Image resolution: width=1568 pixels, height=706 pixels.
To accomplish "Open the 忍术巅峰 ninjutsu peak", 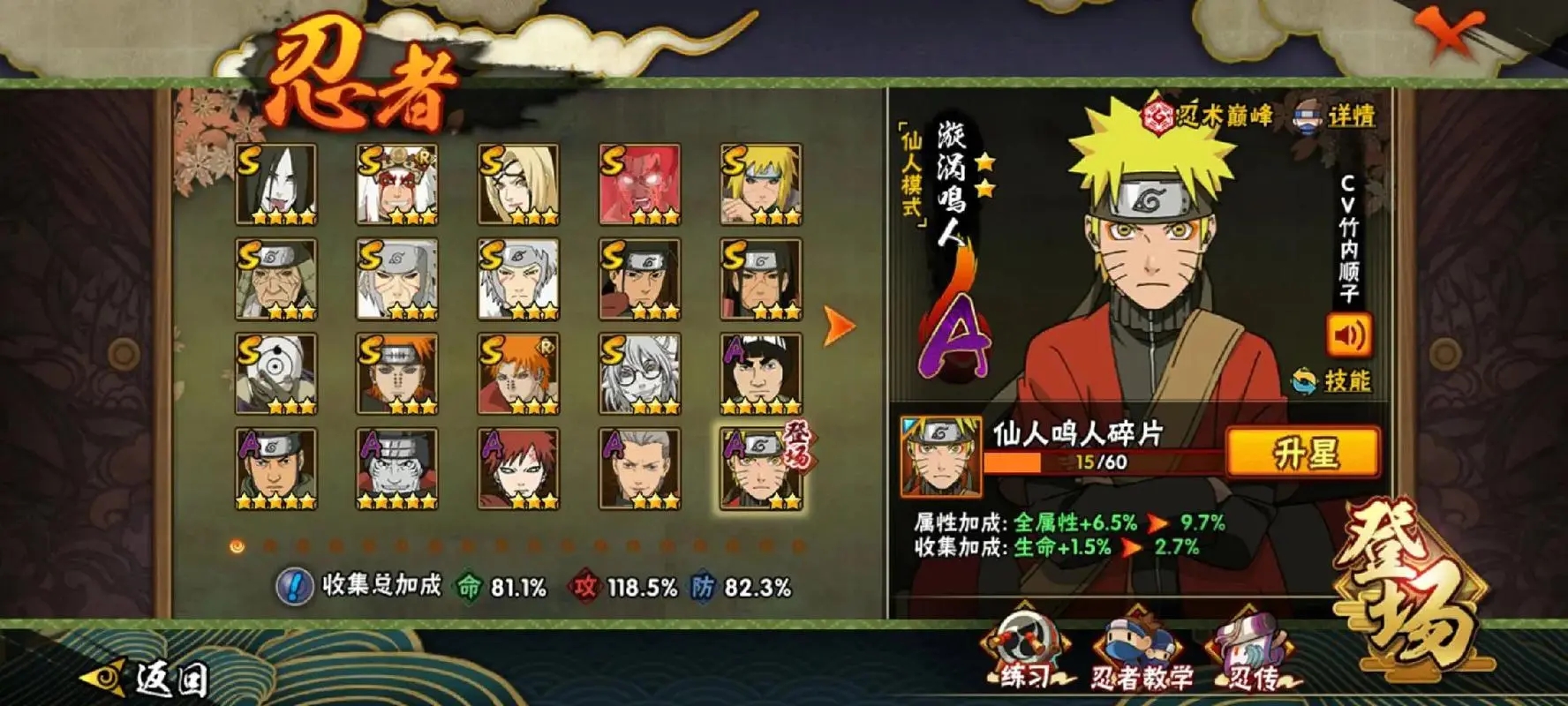I will pos(1209,116).
